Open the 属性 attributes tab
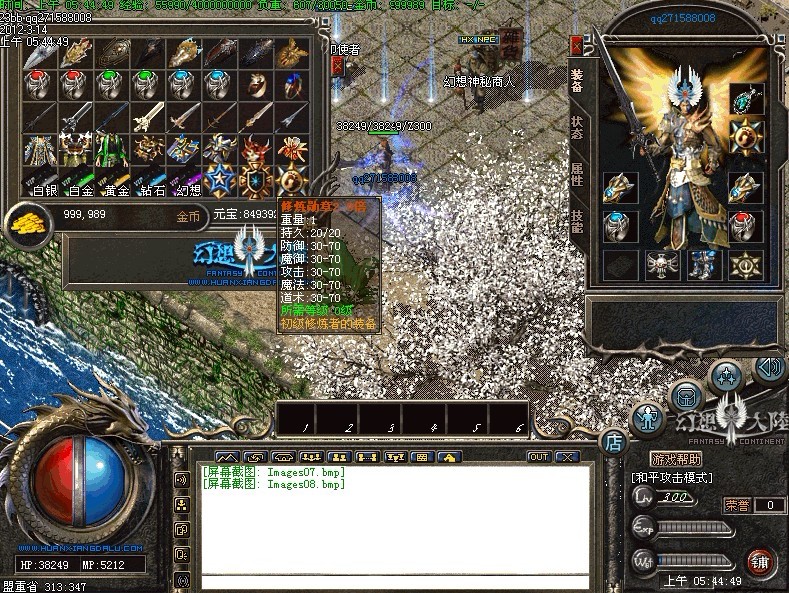 (577, 174)
